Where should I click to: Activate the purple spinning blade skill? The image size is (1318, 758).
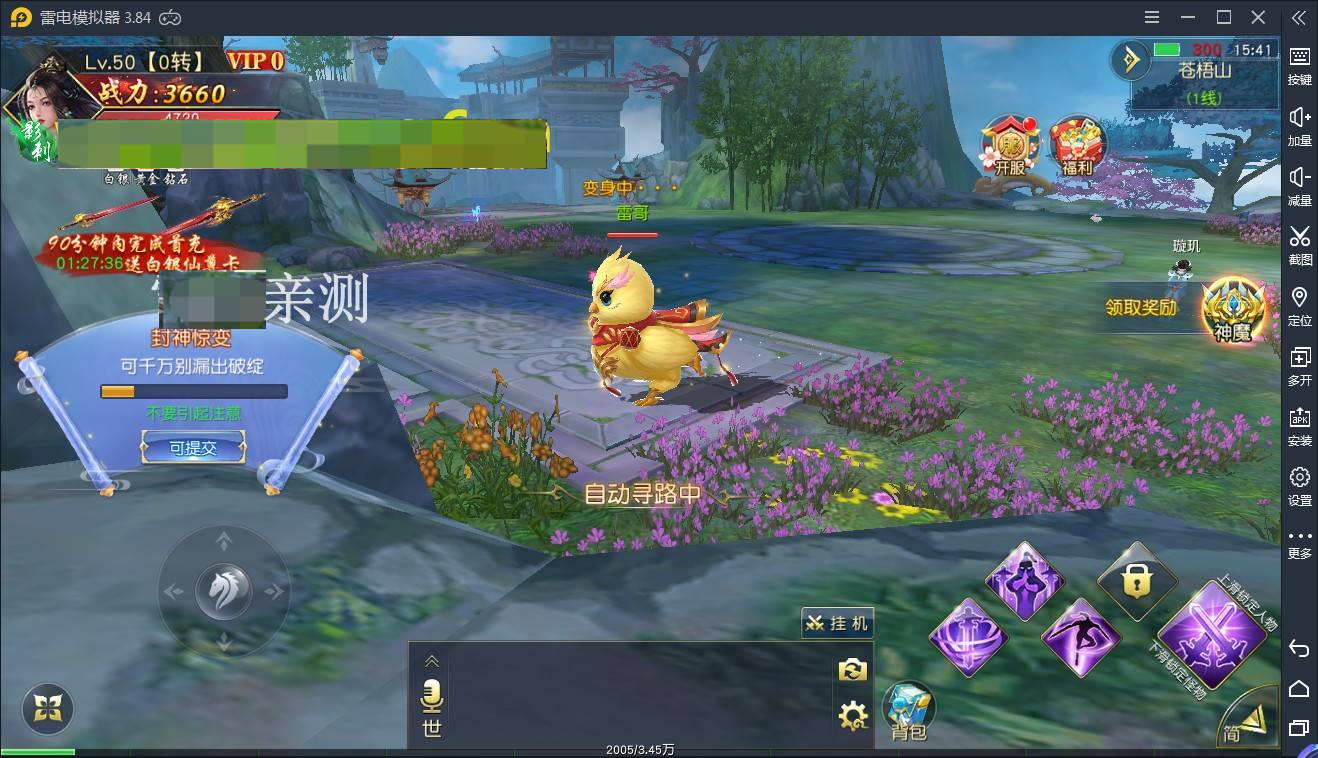coord(967,637)
